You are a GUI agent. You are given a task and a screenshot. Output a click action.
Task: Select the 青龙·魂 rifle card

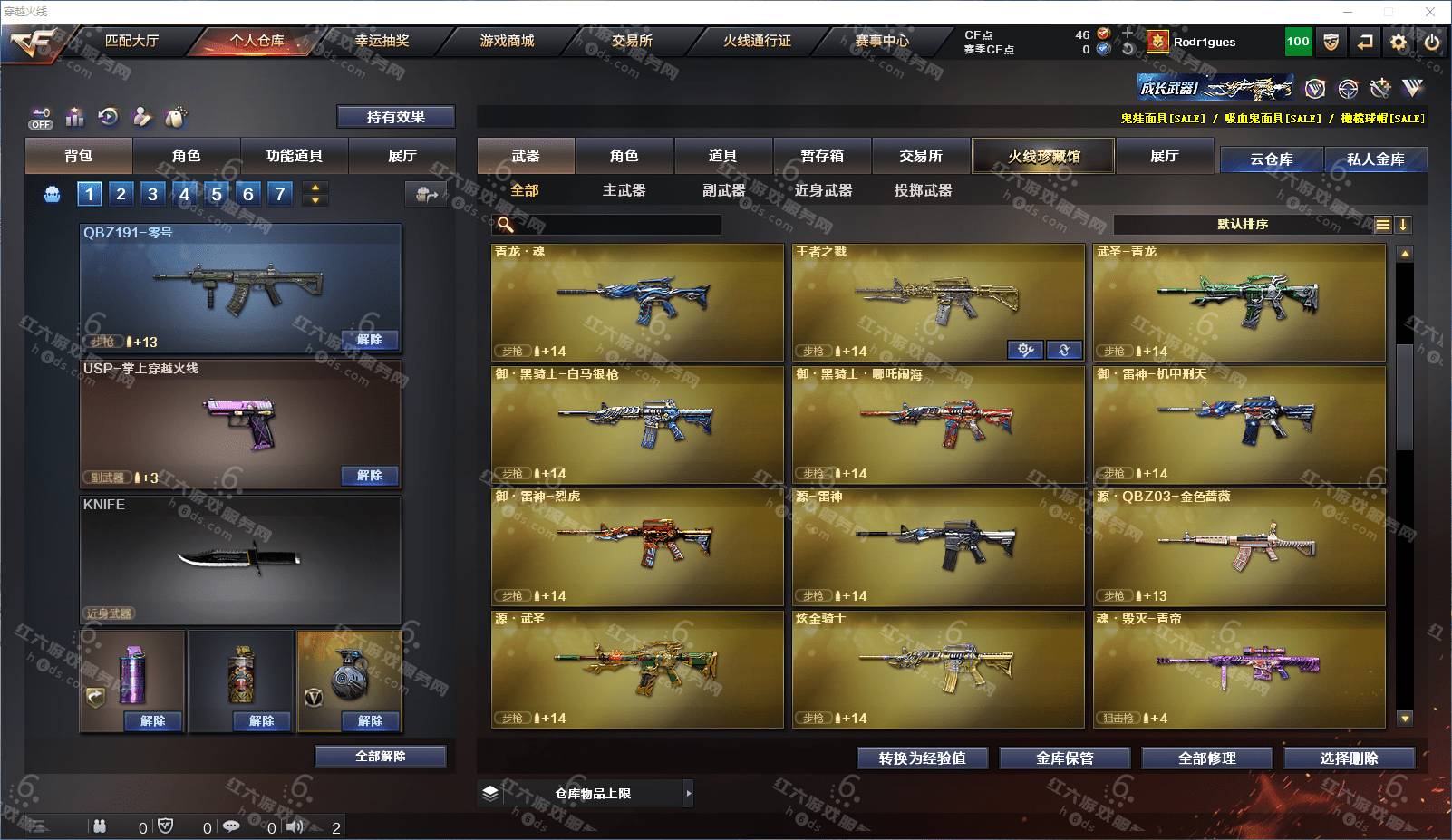(x=637, y=302)
